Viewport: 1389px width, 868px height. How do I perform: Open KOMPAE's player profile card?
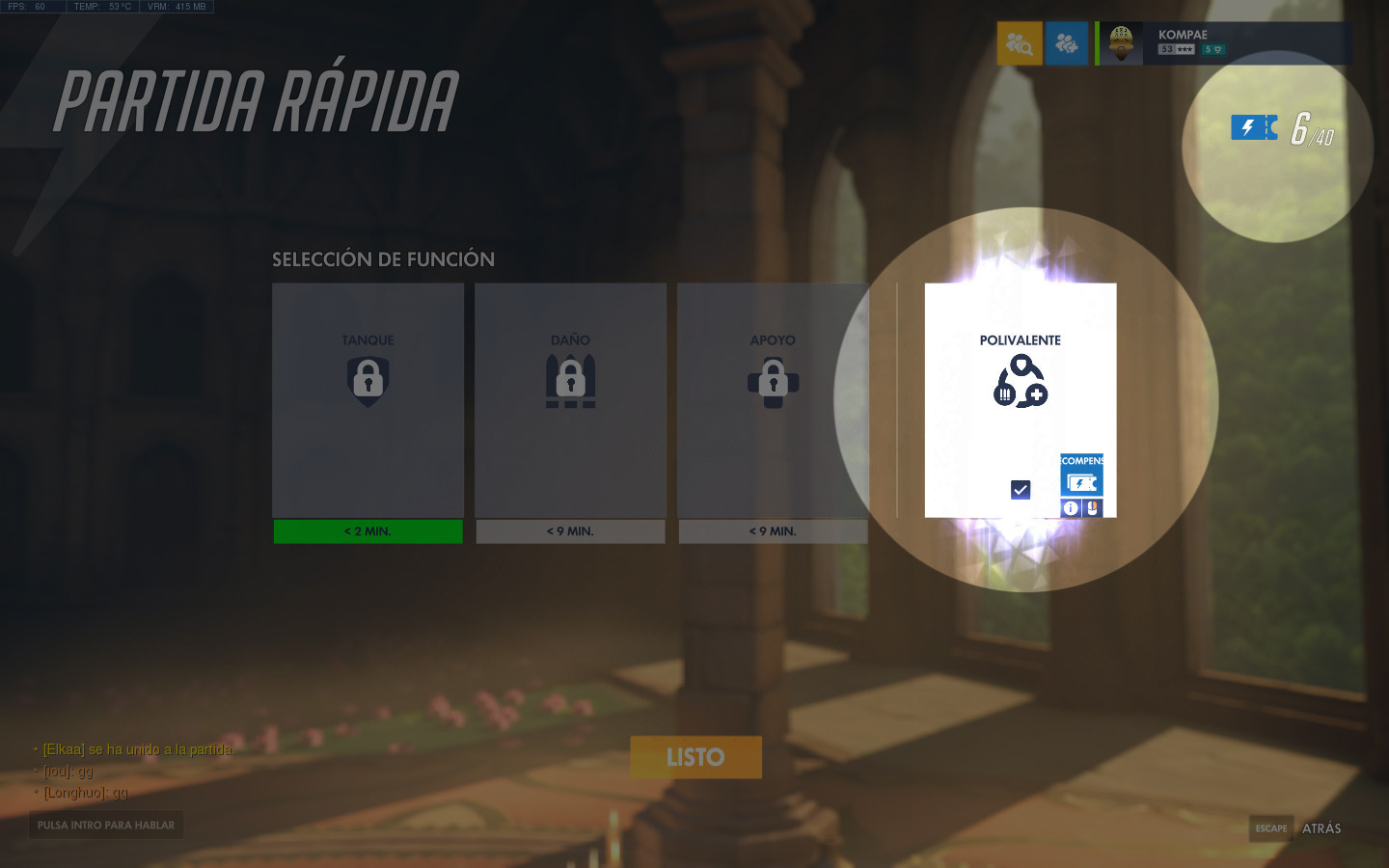tap(1223, 43)
